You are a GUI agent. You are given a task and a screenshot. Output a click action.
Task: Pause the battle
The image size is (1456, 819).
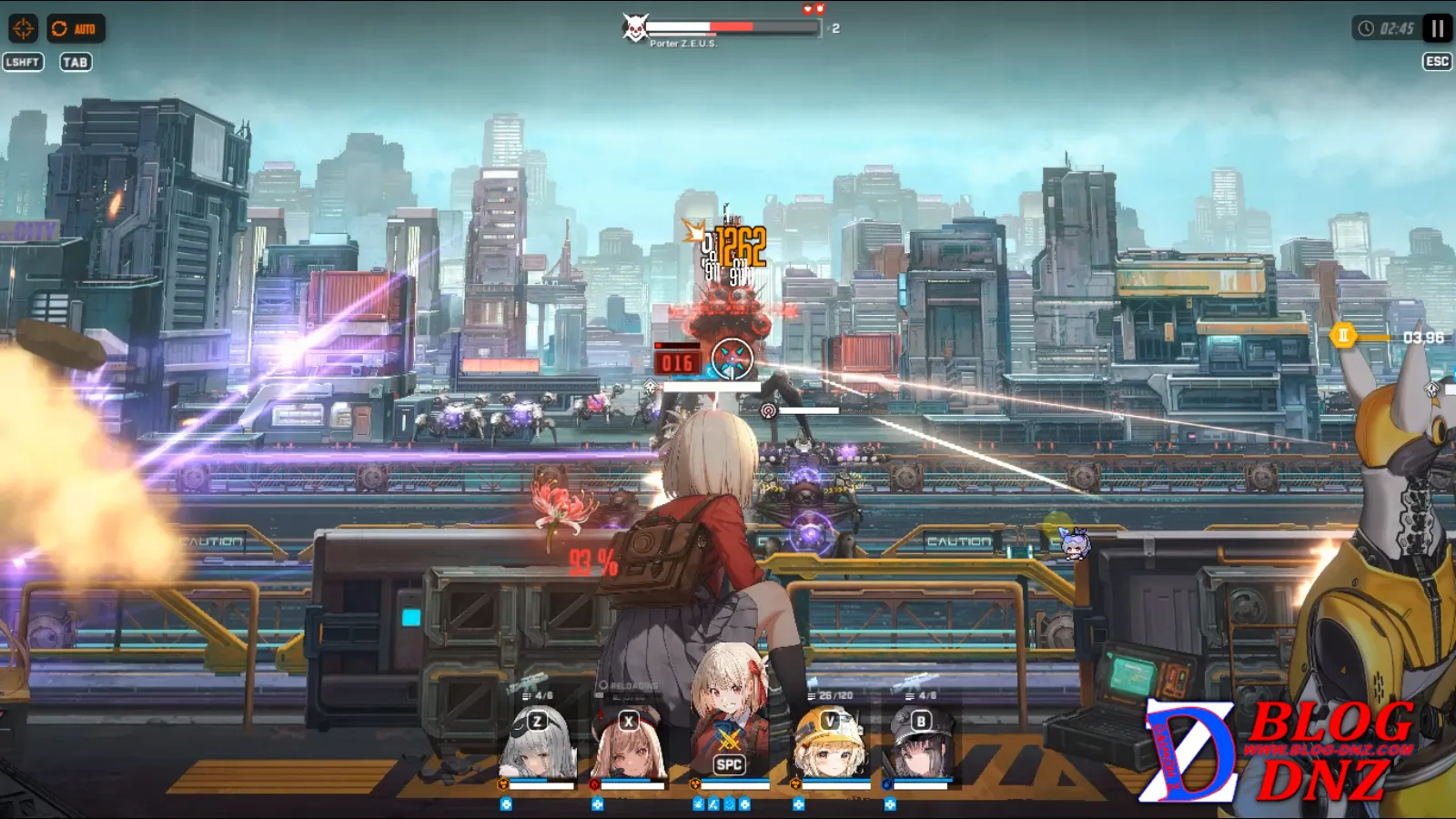point(1437,29)
